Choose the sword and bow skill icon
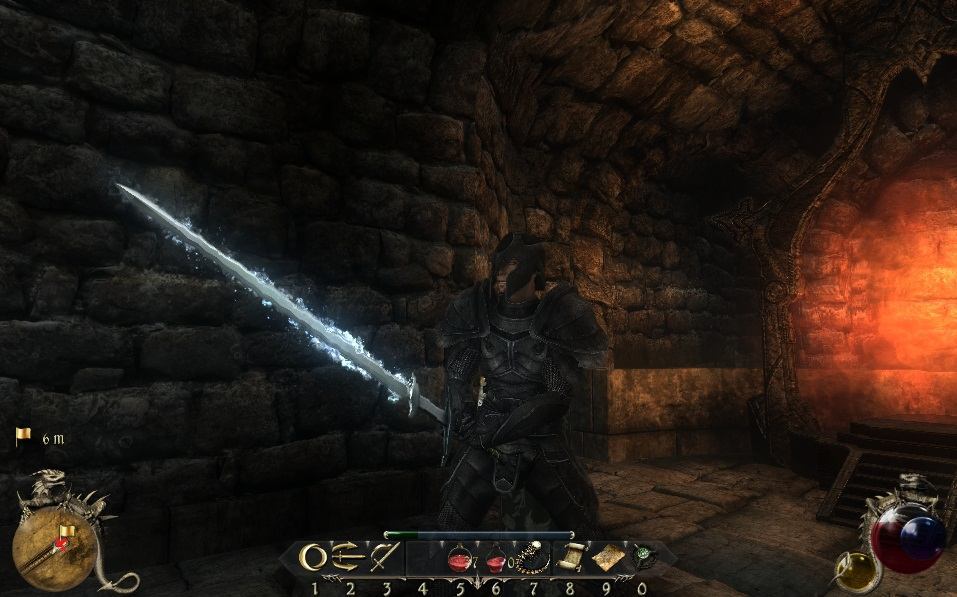Screen dimensions: 957x597 (x=385, y=558)
